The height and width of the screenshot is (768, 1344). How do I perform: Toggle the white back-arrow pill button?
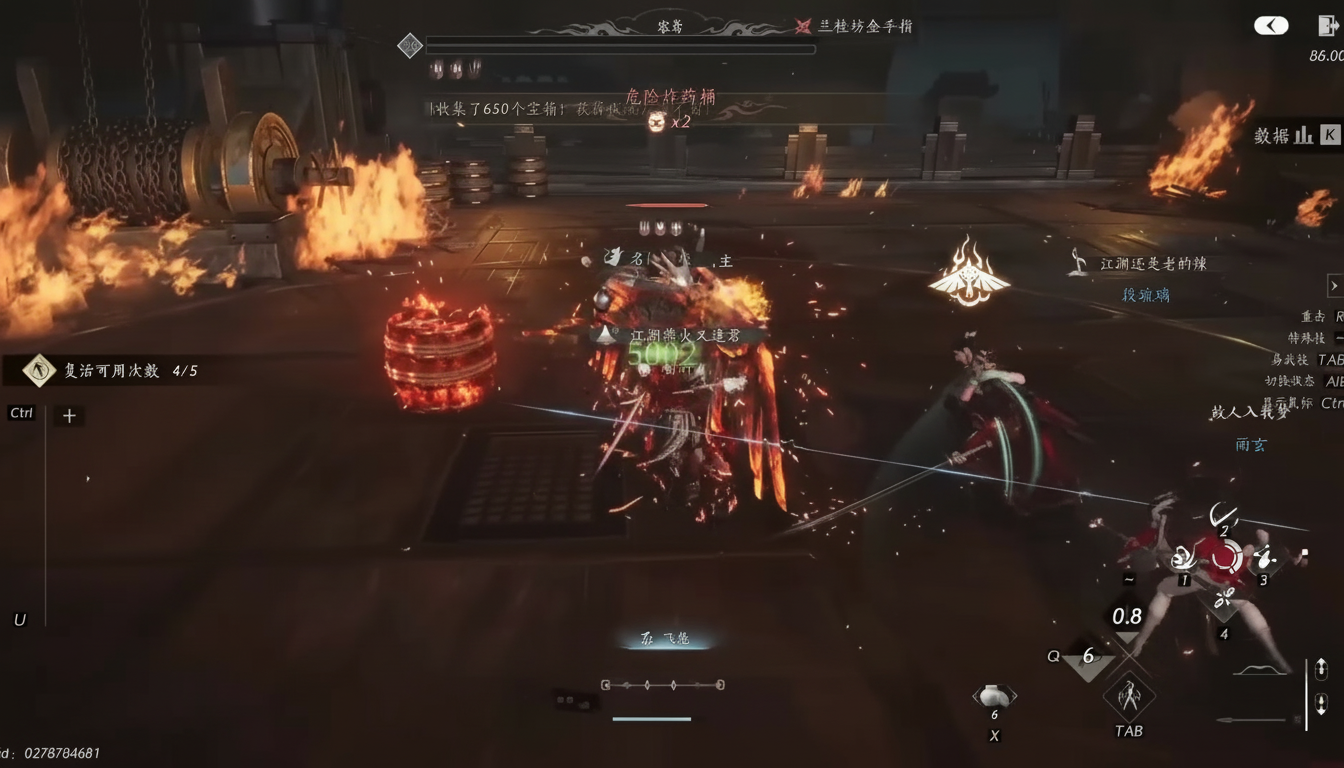(1271, 26)
